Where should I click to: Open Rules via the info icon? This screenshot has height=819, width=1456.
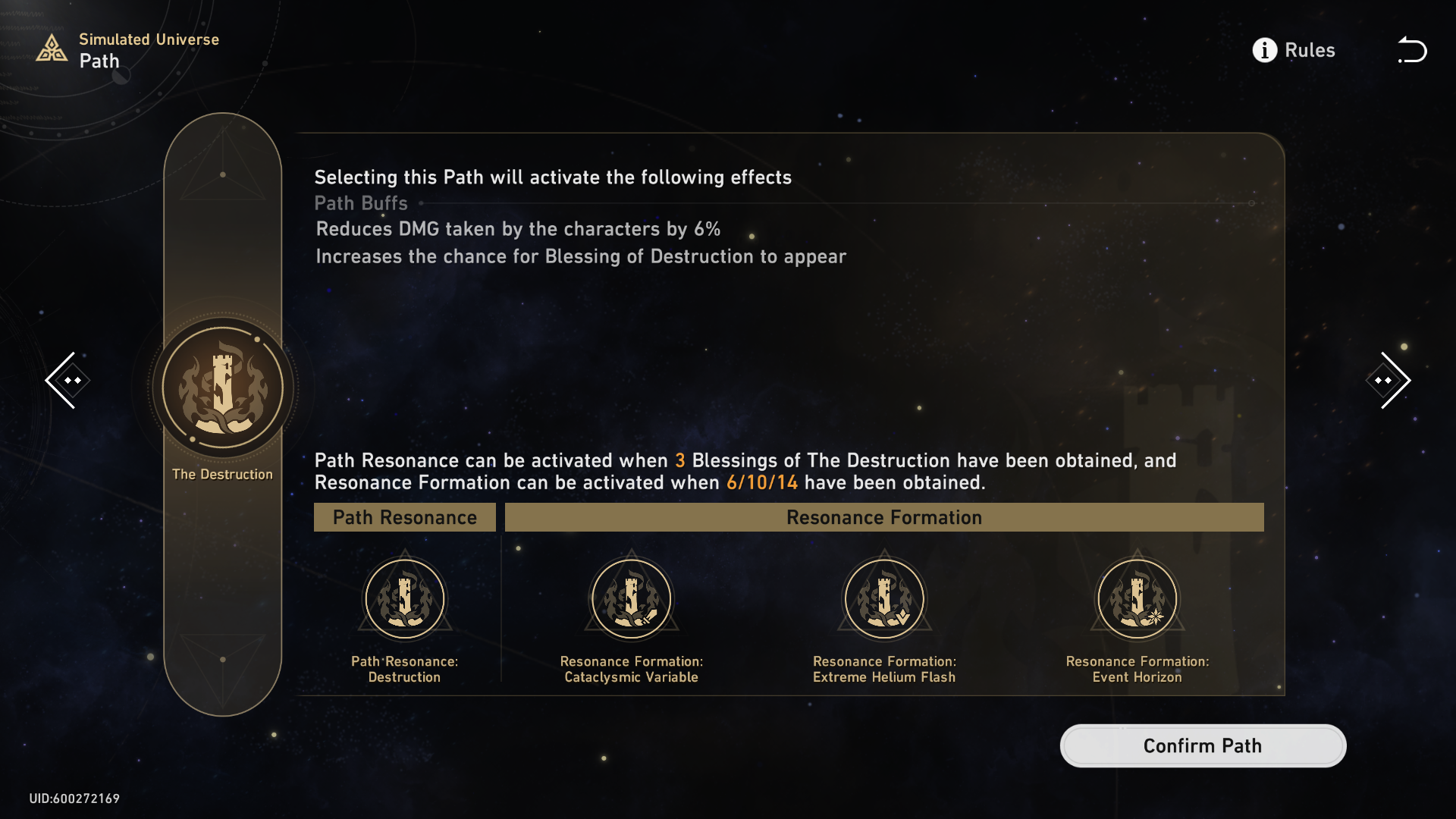coord(1263,50)
